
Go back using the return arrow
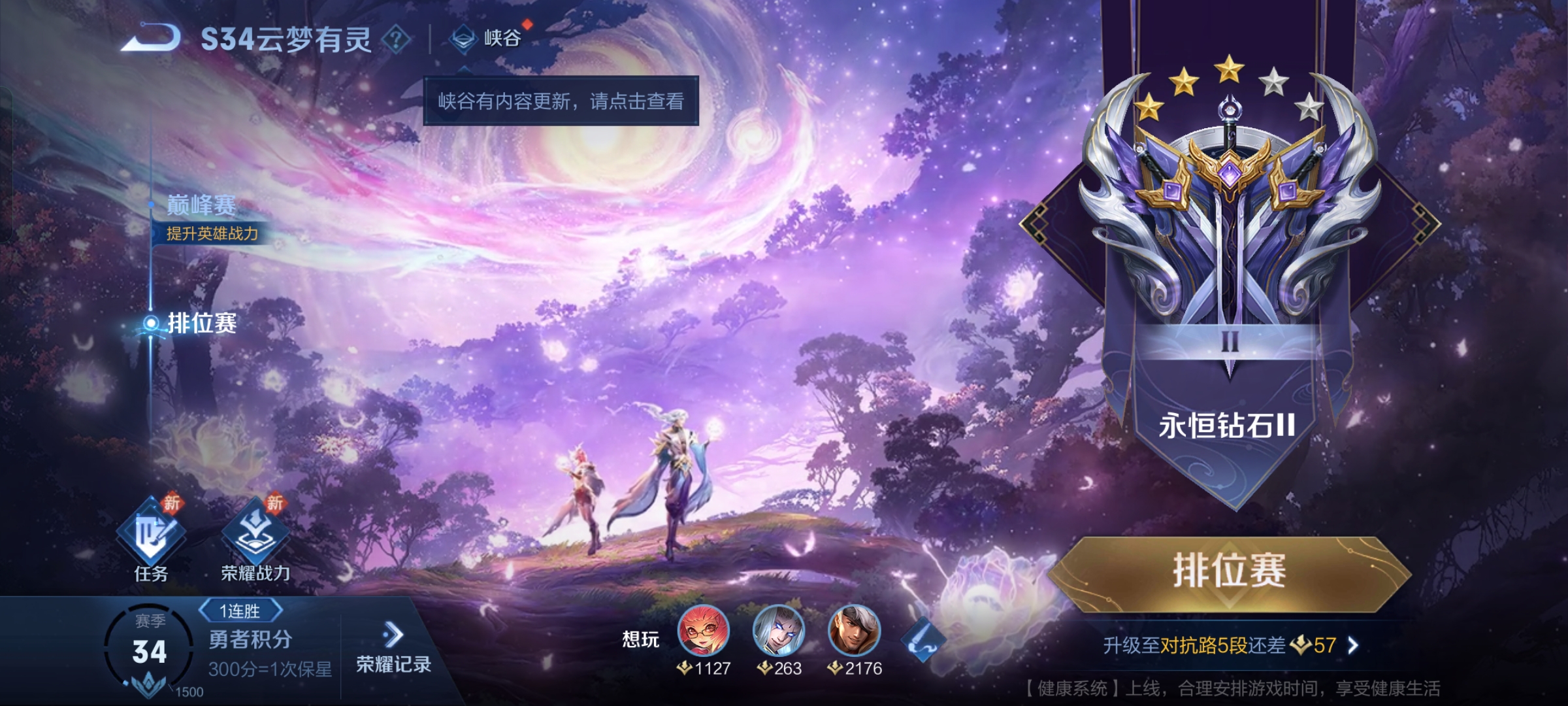point(152,39)
